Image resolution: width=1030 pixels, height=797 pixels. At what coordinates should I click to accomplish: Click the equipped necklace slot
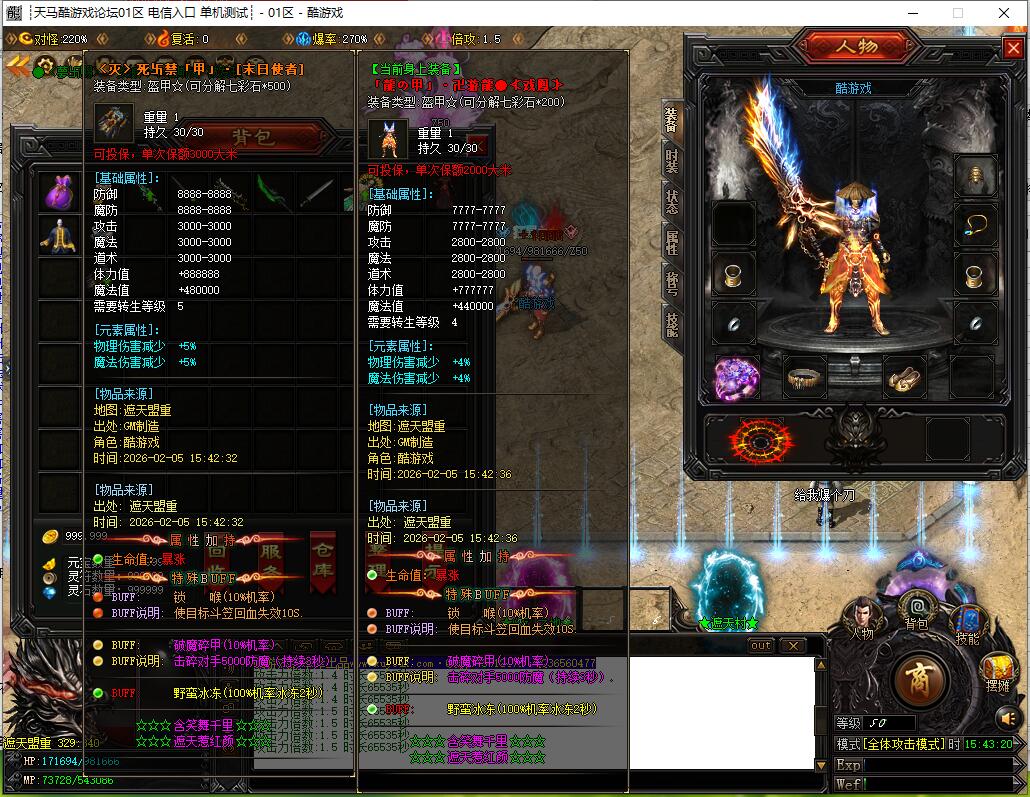(974, 223)
